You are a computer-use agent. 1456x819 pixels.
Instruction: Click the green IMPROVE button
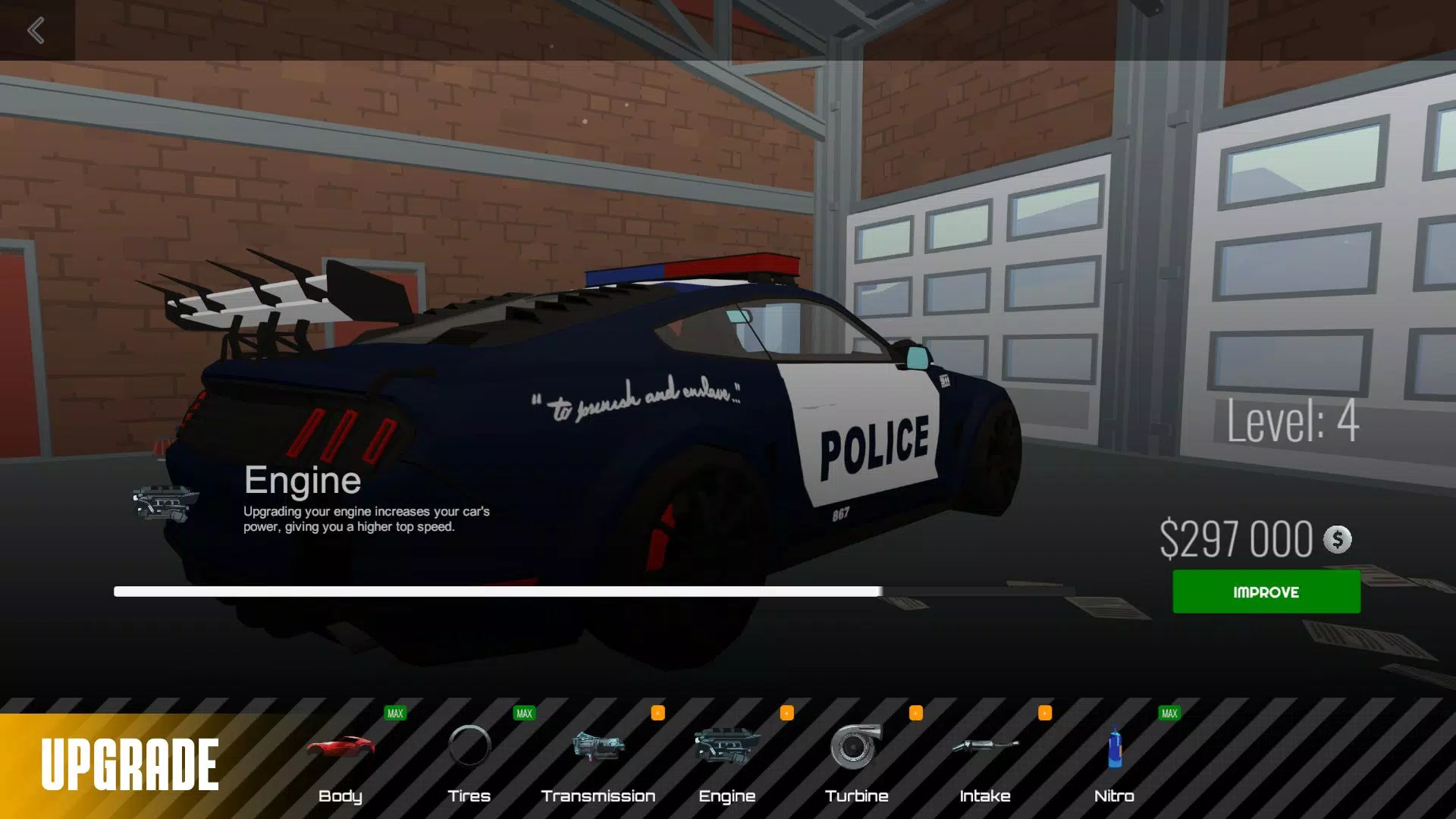pos(1266,591)
